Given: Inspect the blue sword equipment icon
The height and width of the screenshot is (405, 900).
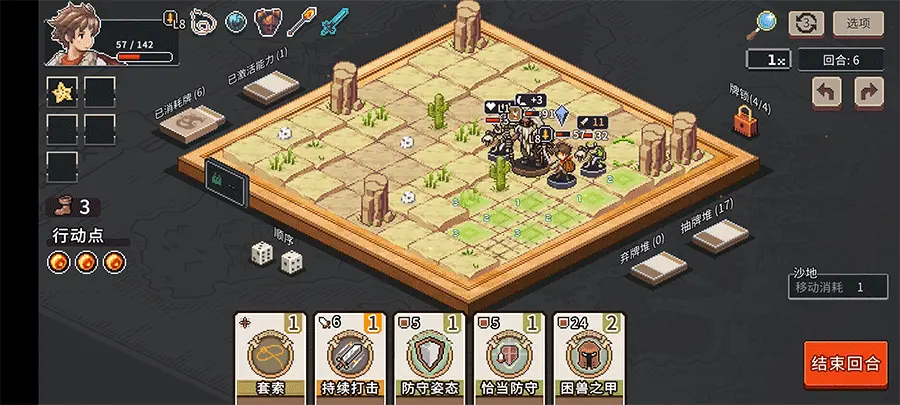Looking at the screenshot, I should (x=334, y=21).
